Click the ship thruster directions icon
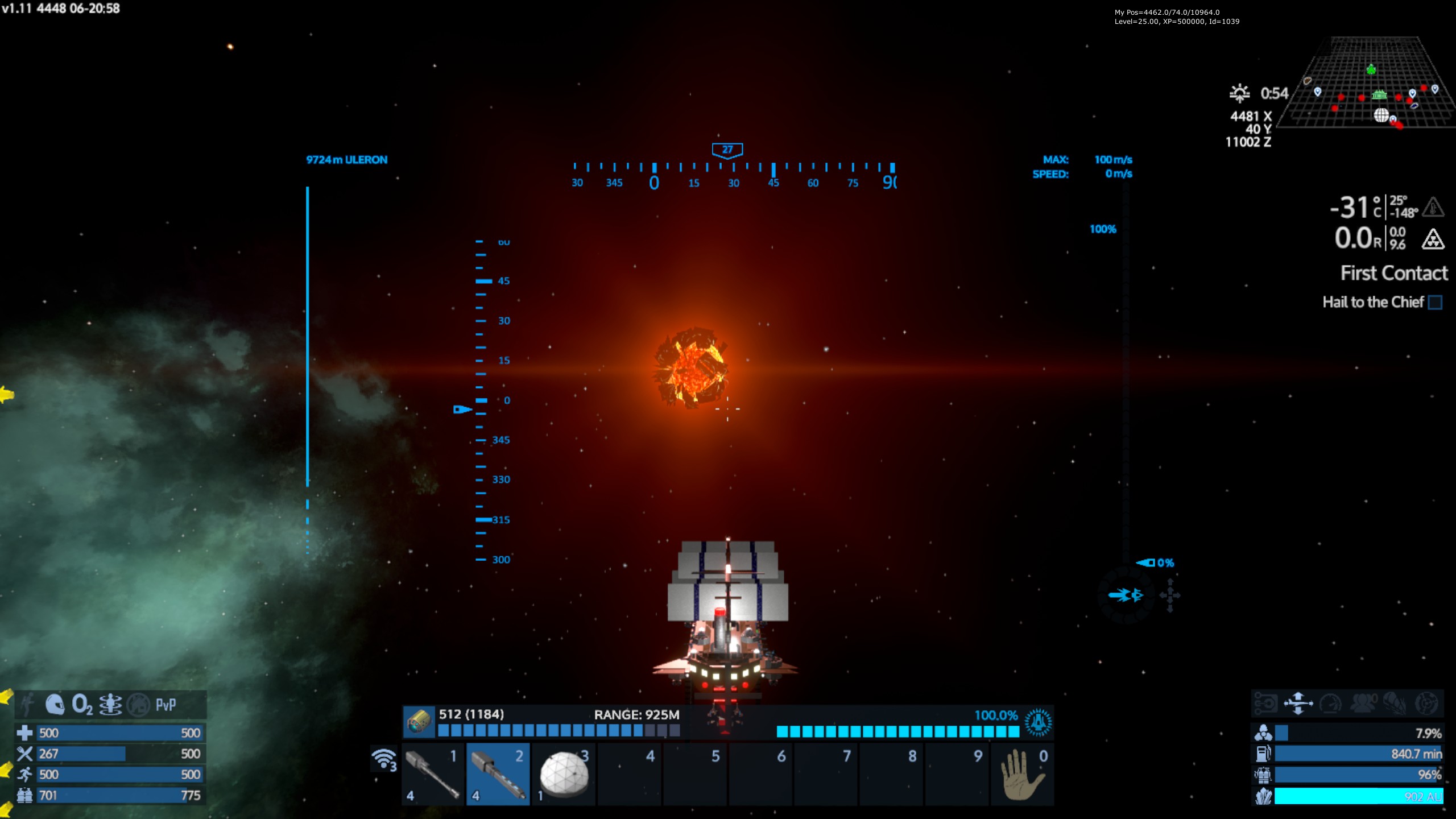Viewport: 1456px width, 819px height. (1298, 703)
